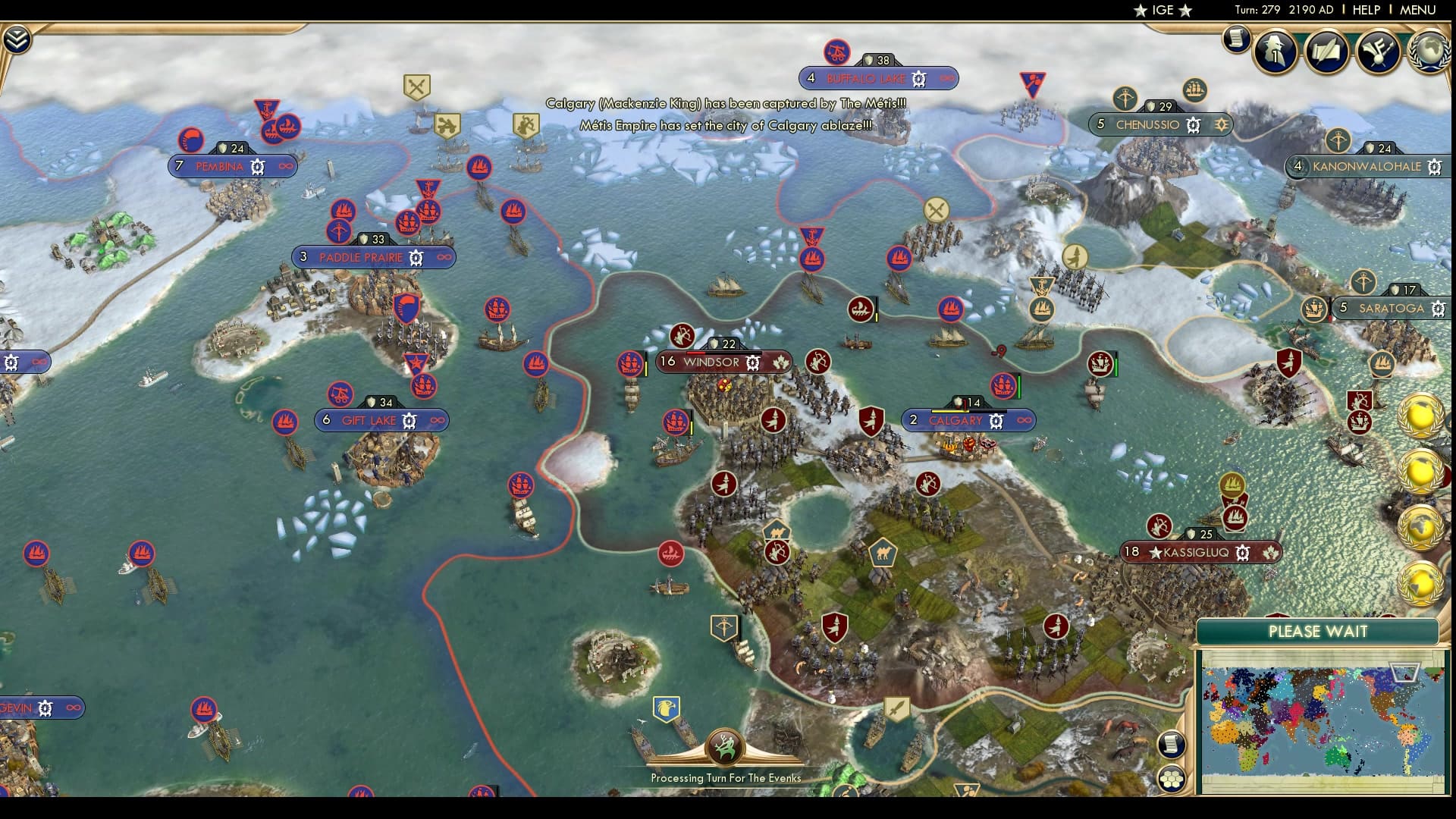This screenshot has width=1456, height=819.
Task: Open the Diplomacy globe icon
Action: click(1432, 52)
